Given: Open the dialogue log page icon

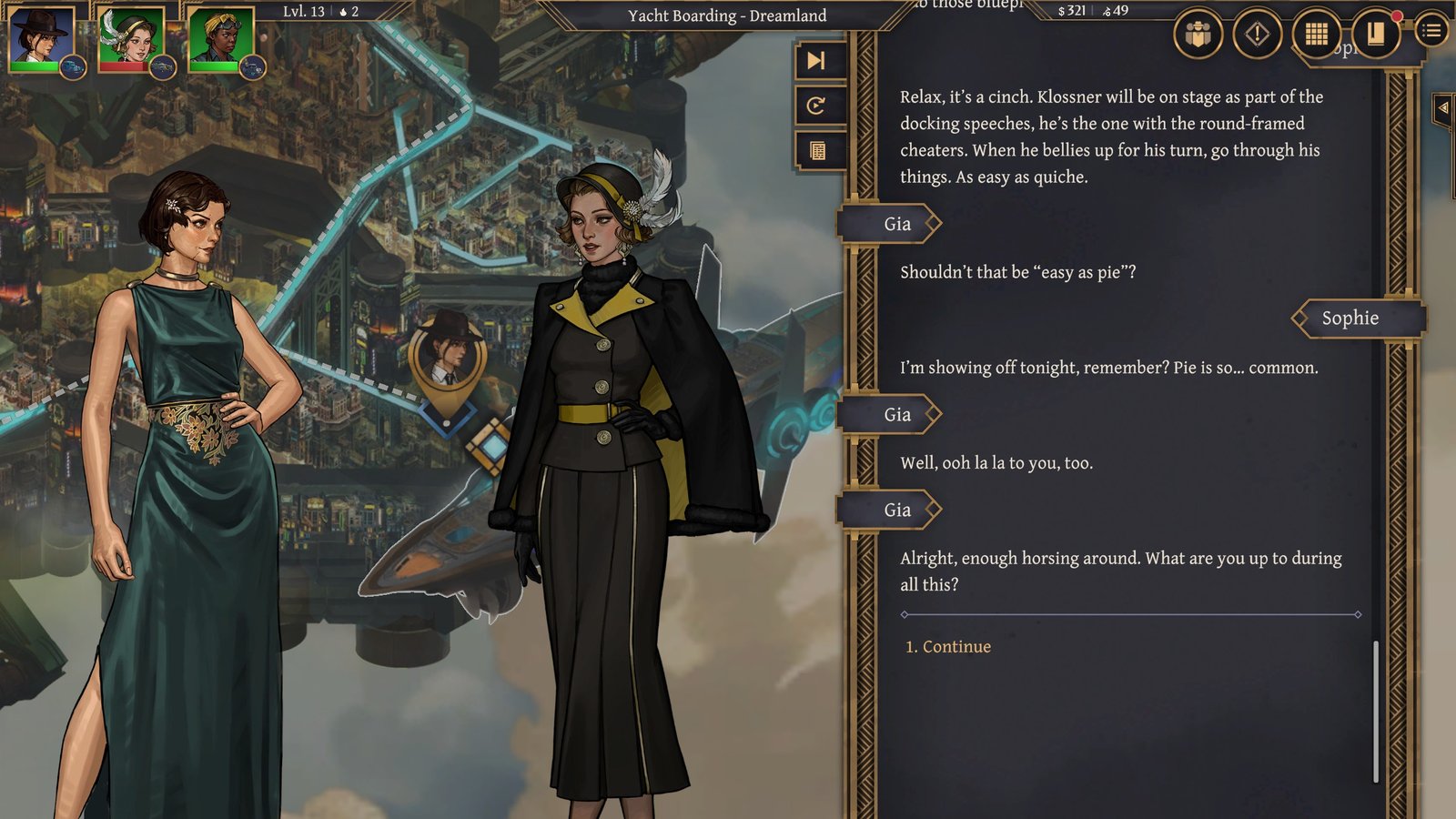Looking at the screenshot, I should pyautogui.click(x=817, y=150).
